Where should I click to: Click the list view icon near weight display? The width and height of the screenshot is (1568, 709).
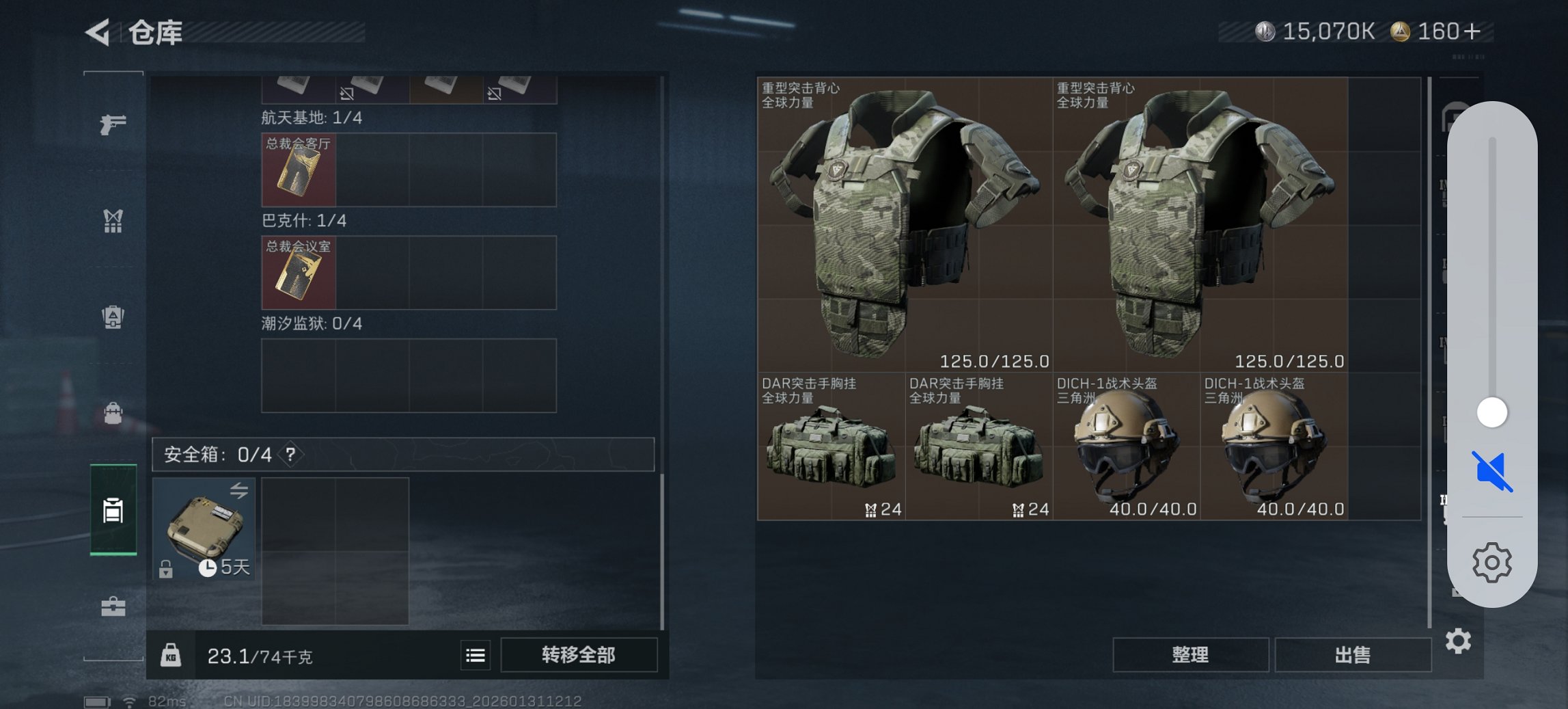474,655
